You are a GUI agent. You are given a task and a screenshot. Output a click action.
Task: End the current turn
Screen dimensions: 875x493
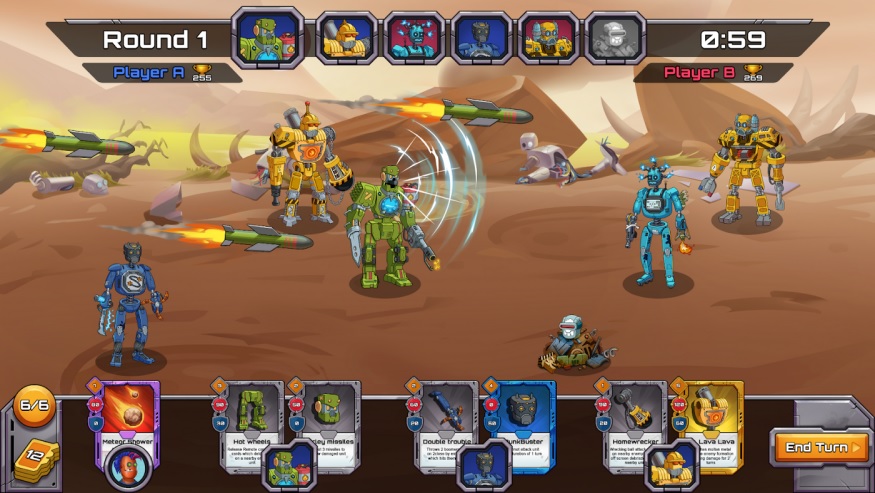[820, 447]
